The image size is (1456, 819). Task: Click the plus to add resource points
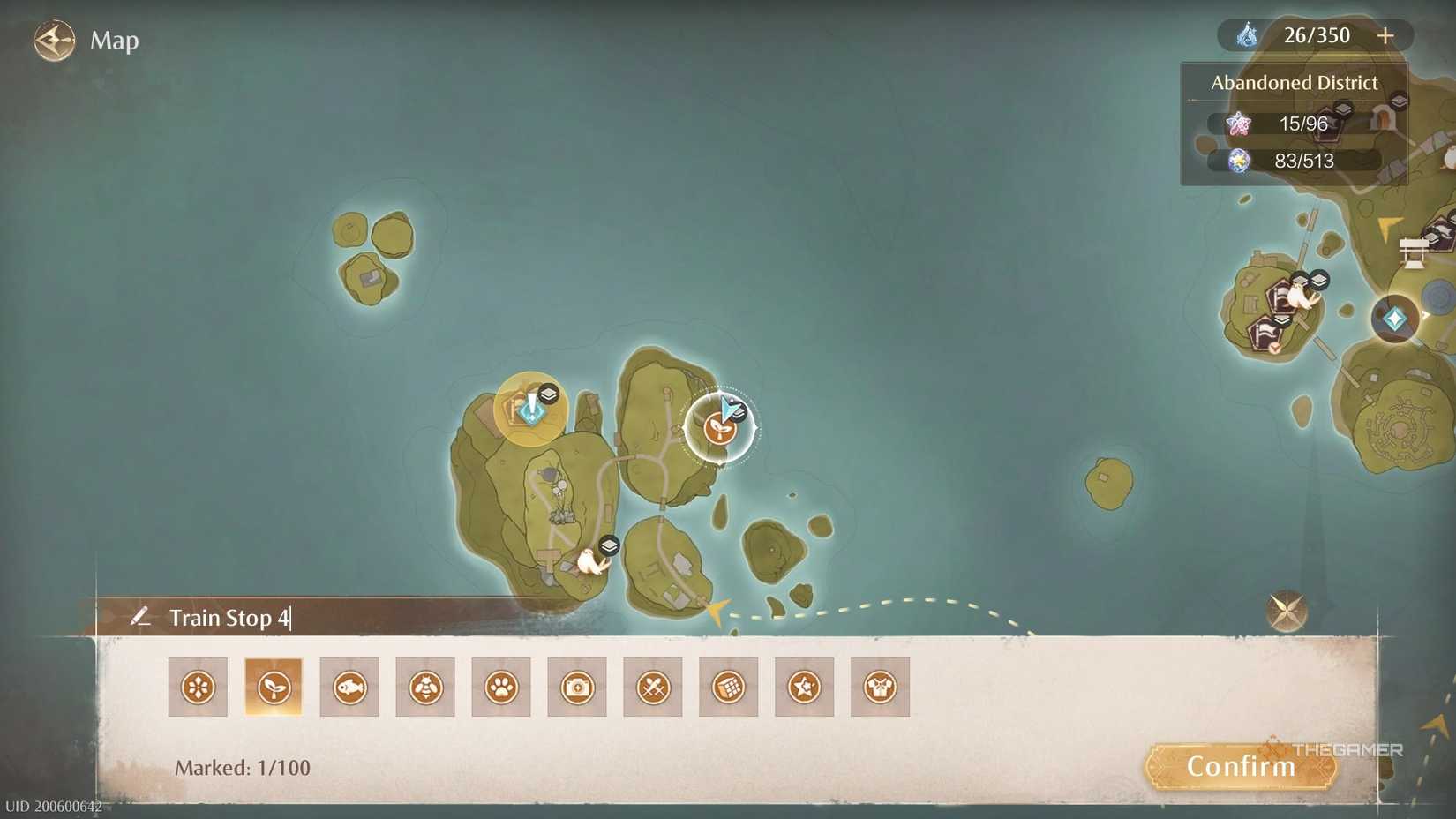click(1385, 35)
